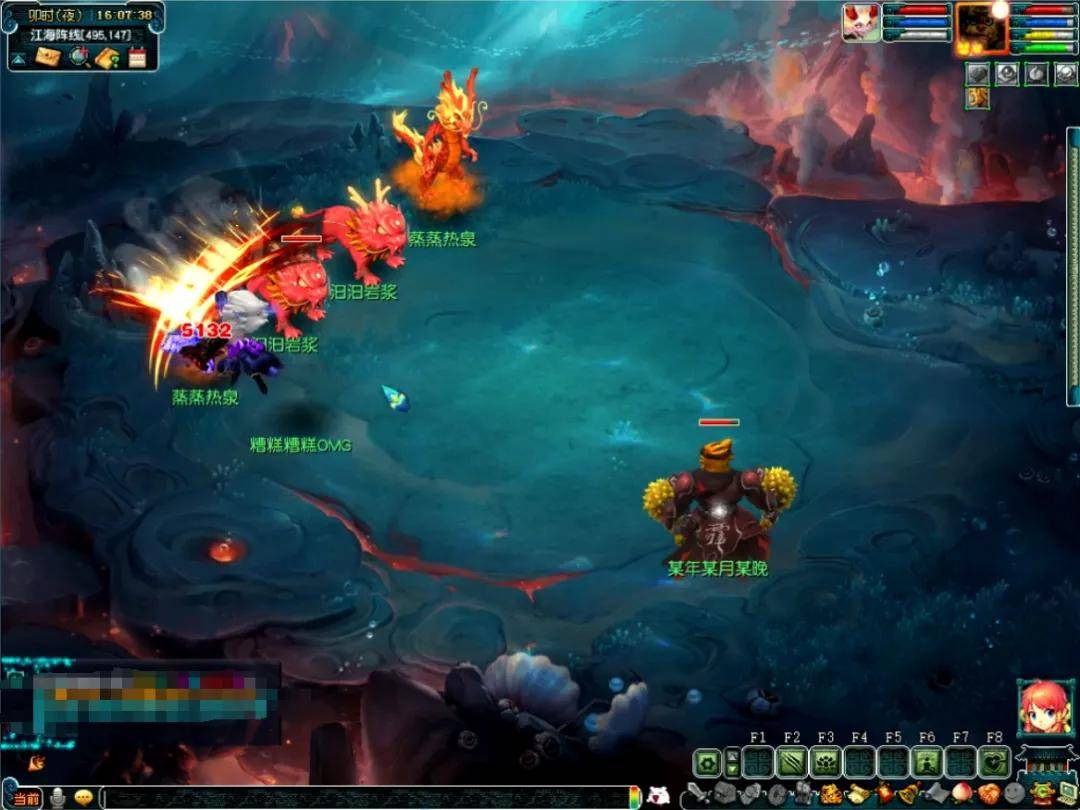
Task: Open the scroll quest icon in bottom toolbar
Action: (858, 796)
